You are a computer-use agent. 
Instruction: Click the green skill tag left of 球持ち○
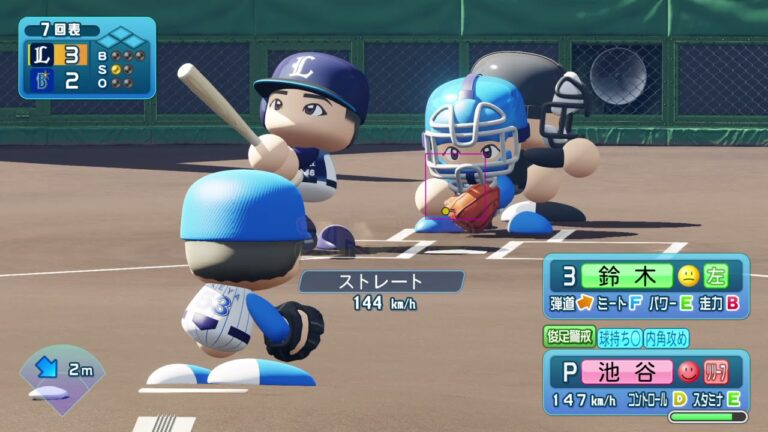coord(569,338)
